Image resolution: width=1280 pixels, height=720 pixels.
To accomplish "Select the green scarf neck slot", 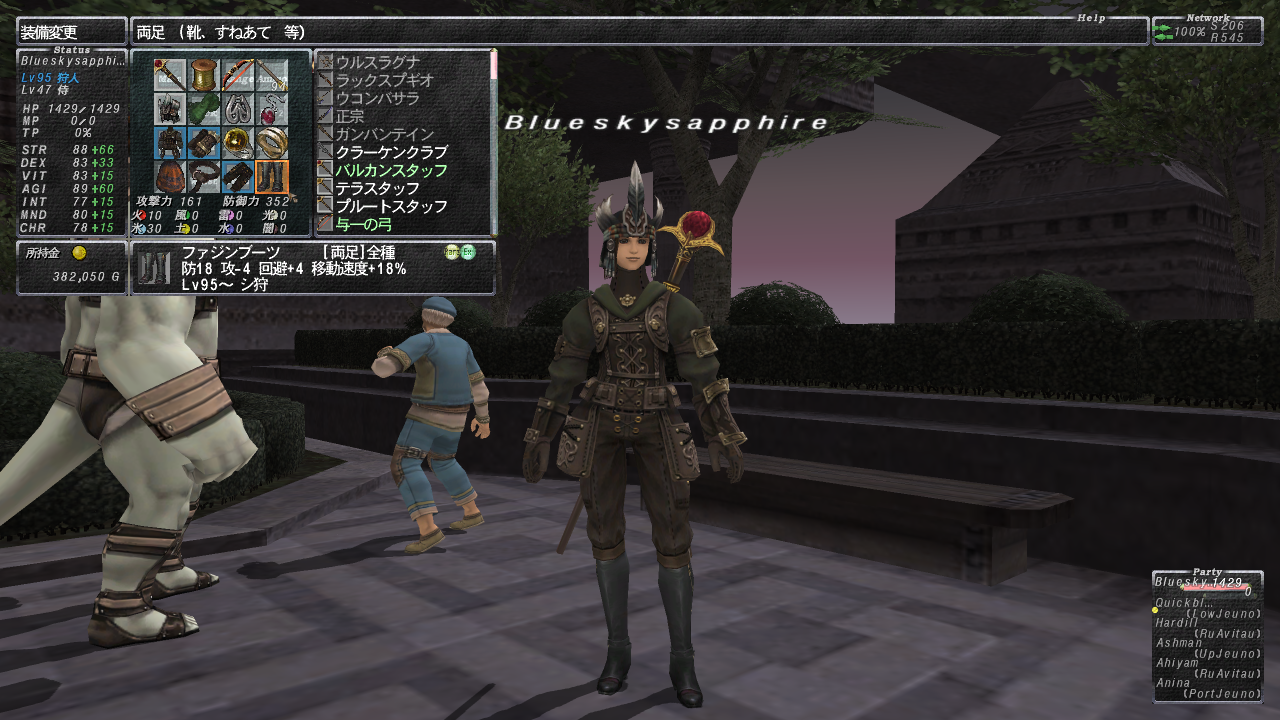I will point(204,109).
